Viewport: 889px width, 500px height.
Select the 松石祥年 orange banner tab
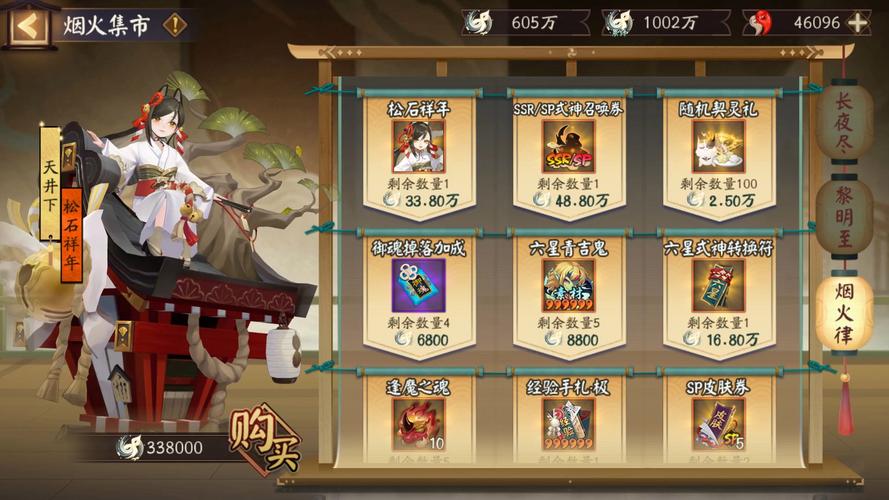[x=72, y=230]
